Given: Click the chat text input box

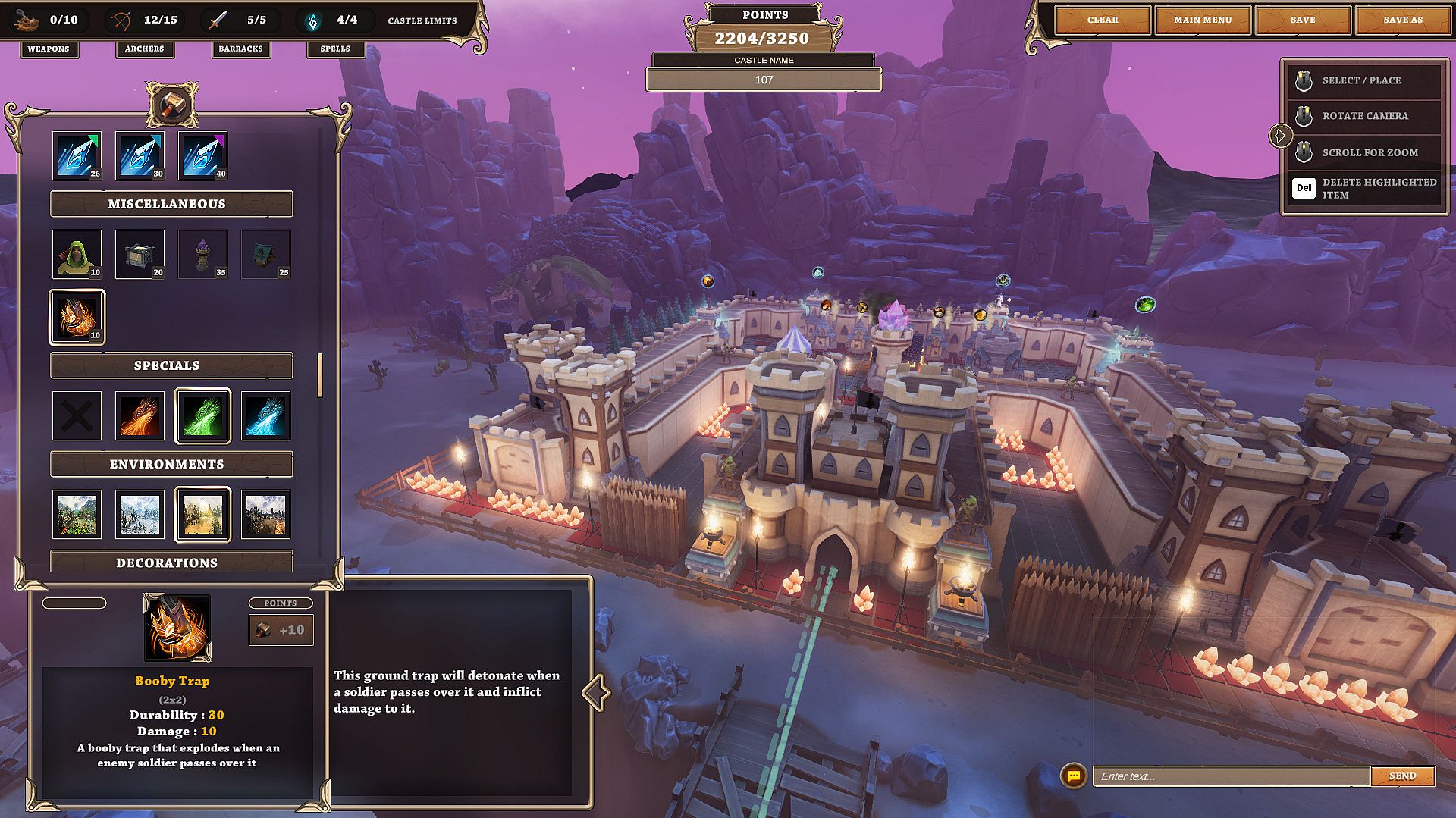Looking at the screenshot, I should coord(1230,776).
